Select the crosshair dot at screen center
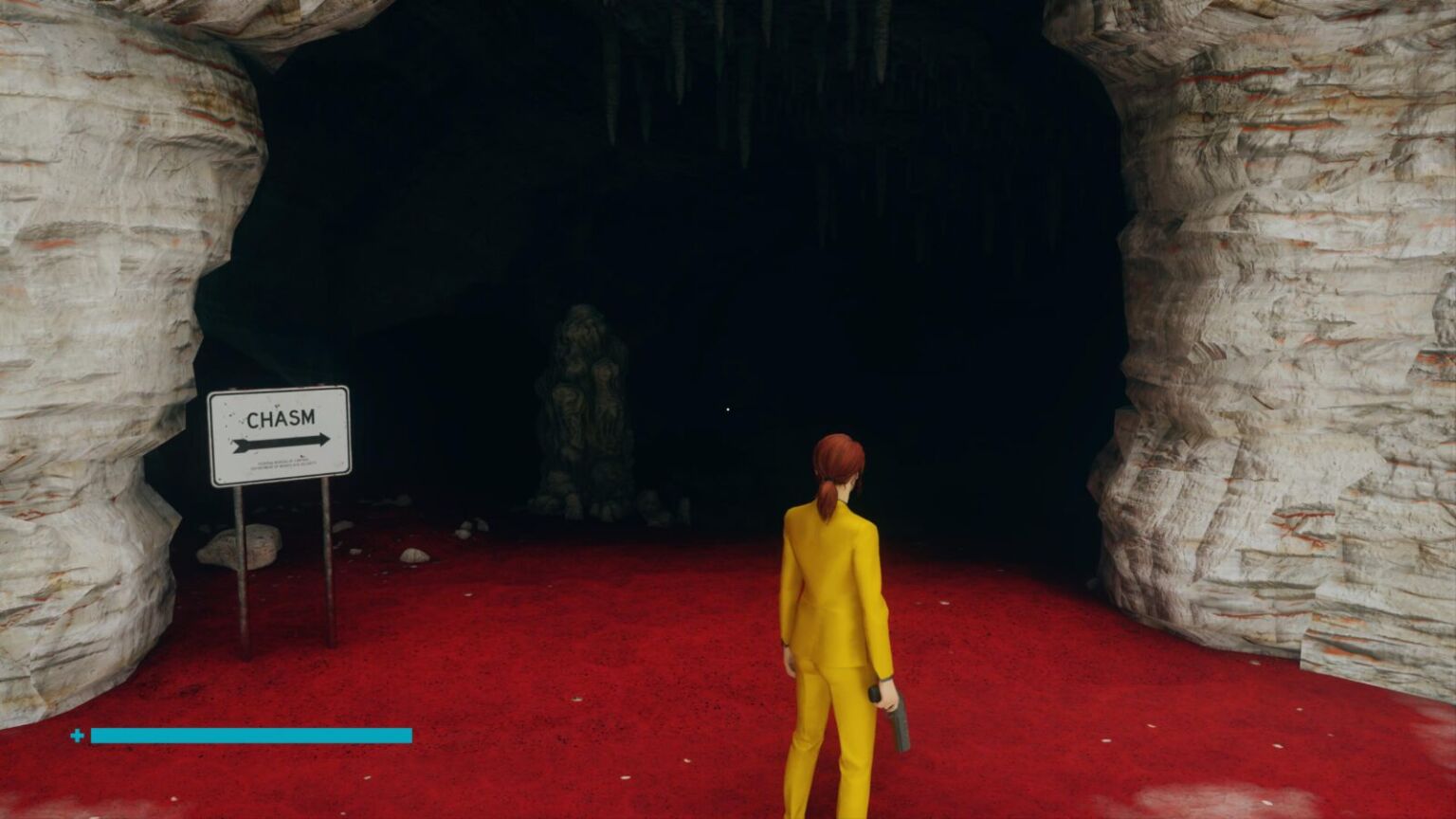 point(727,409)
